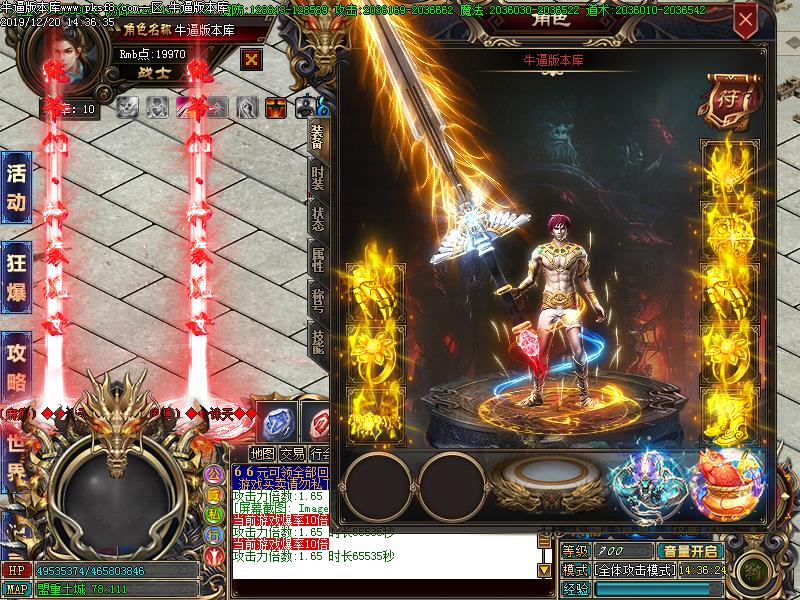Click the orange X button beside Rmb points

click(x=252, y=59)
